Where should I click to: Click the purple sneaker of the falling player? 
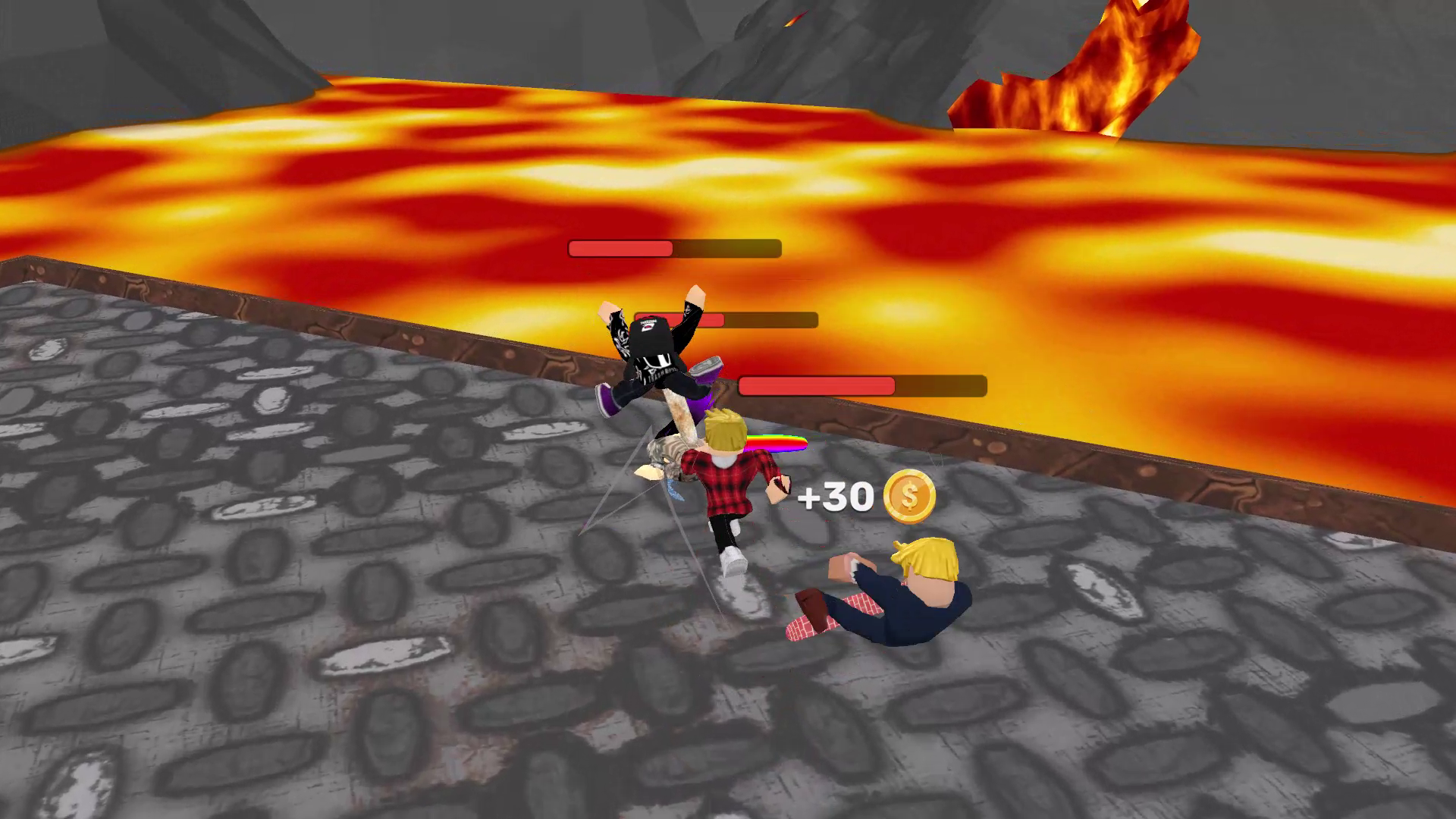pyautogui.click(x=607, y=398)
